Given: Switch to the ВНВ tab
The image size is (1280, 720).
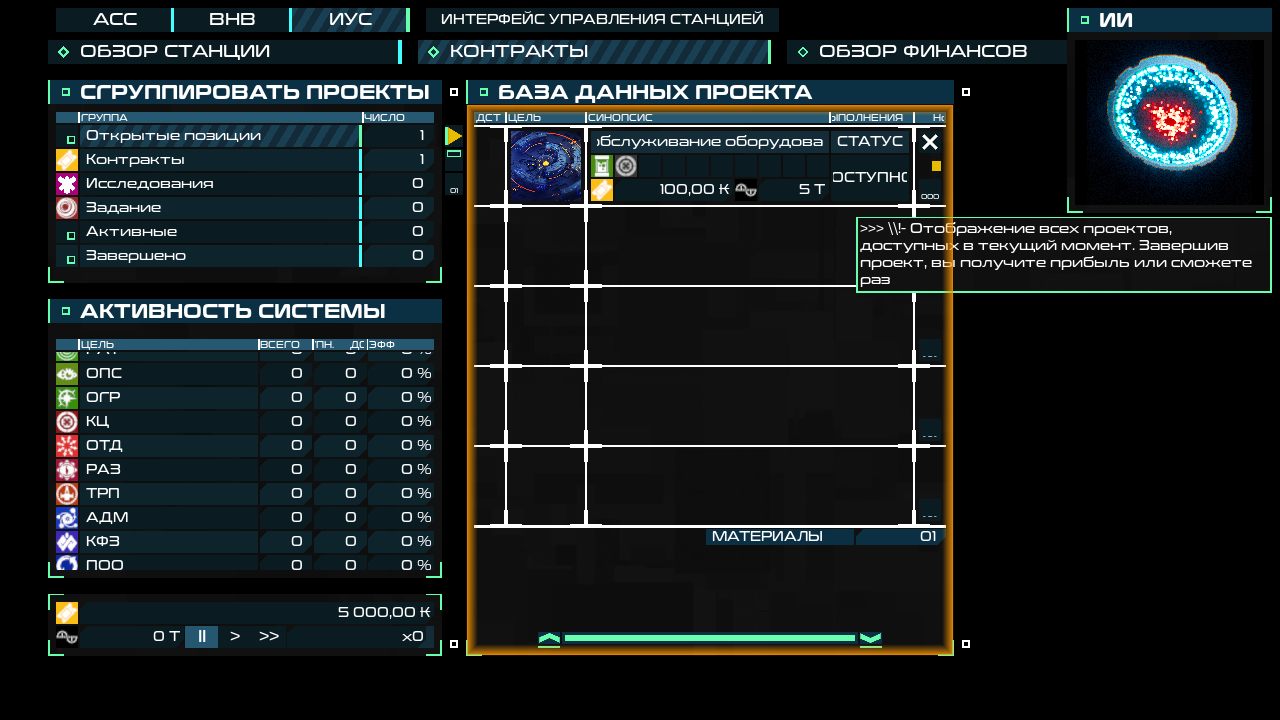Looking at the screenshot, I should click(x=232, y=20).
